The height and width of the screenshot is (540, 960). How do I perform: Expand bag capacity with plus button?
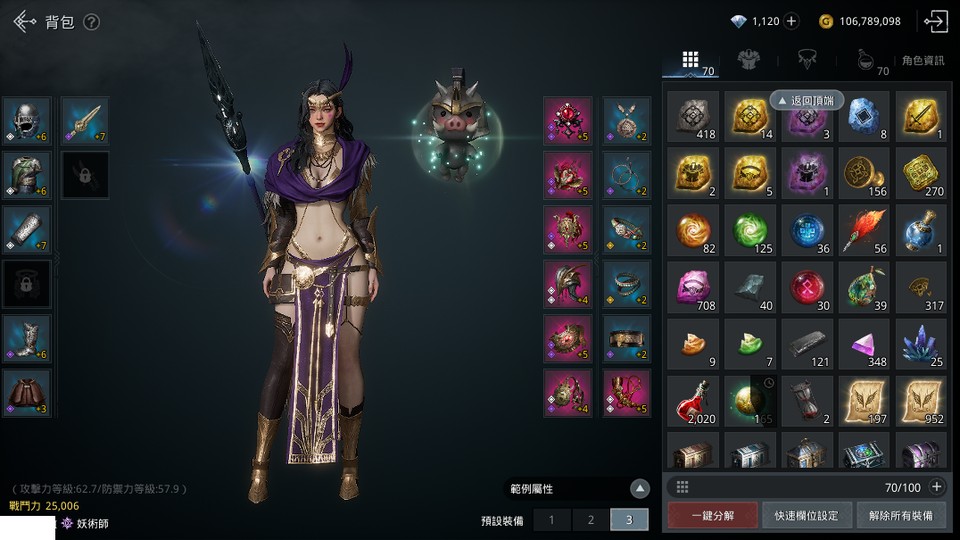(936, 487)
